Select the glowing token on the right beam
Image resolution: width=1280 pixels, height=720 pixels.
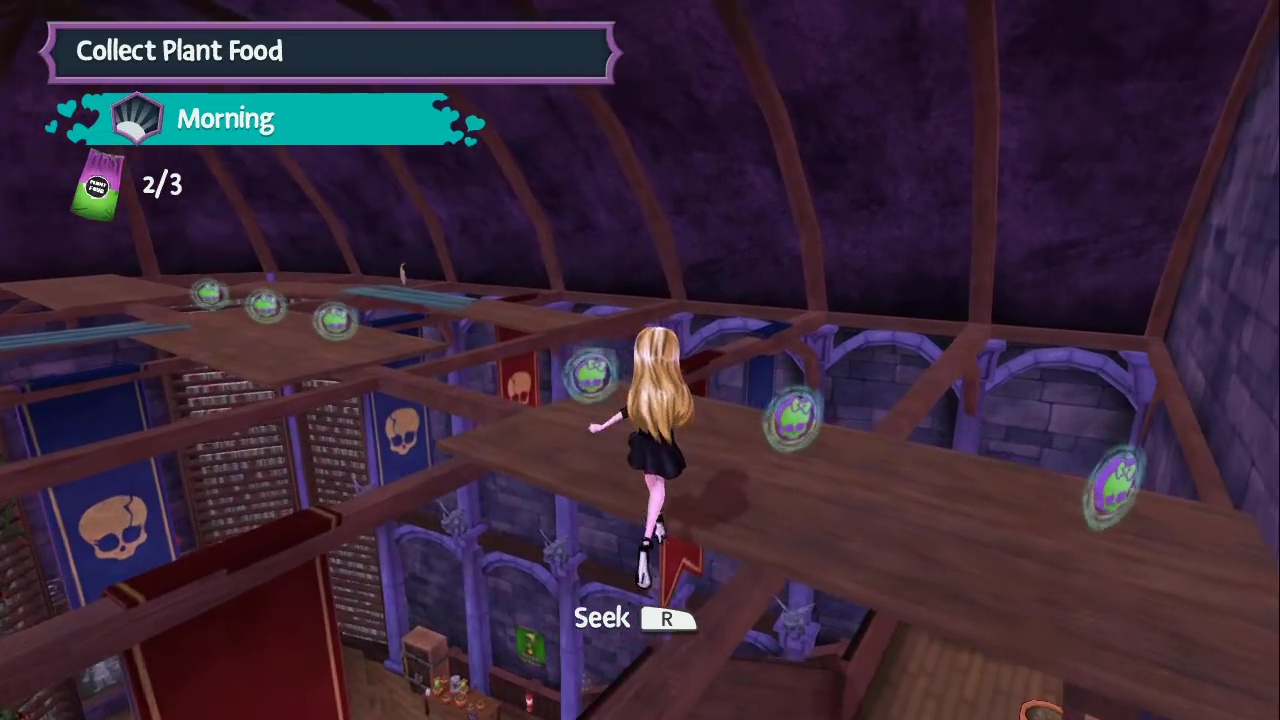coord(795,420)
